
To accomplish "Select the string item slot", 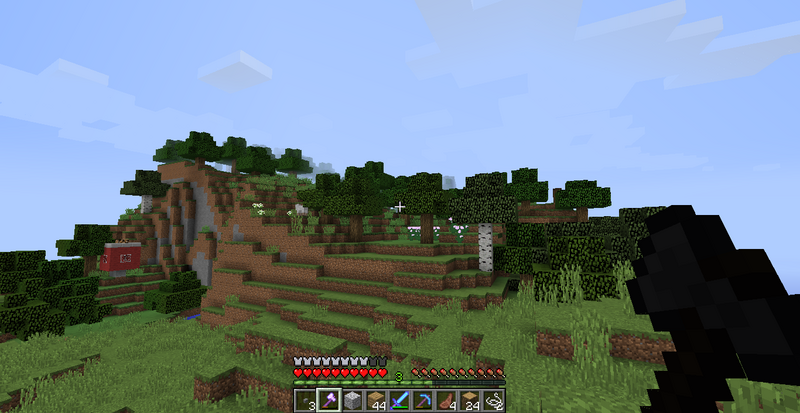I will [x=493, y=401].
